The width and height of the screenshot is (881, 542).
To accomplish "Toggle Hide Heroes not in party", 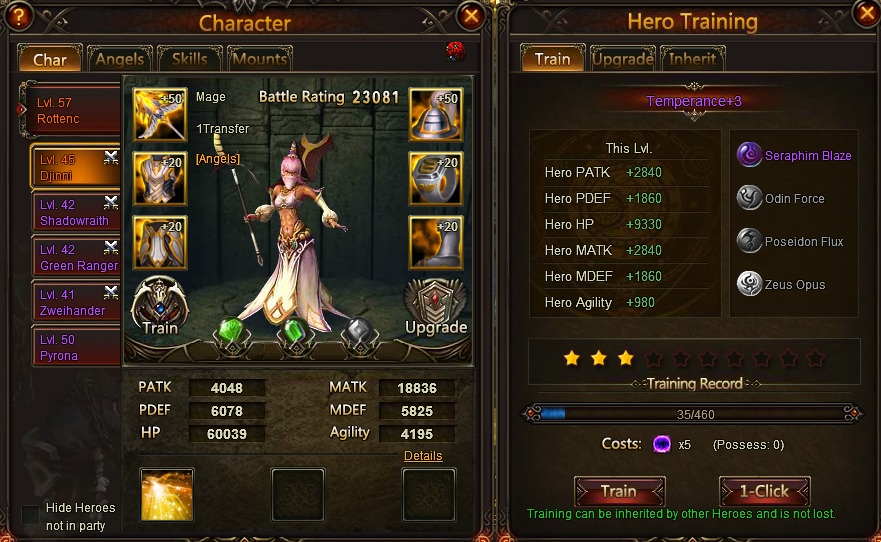I will click(31, 516).
